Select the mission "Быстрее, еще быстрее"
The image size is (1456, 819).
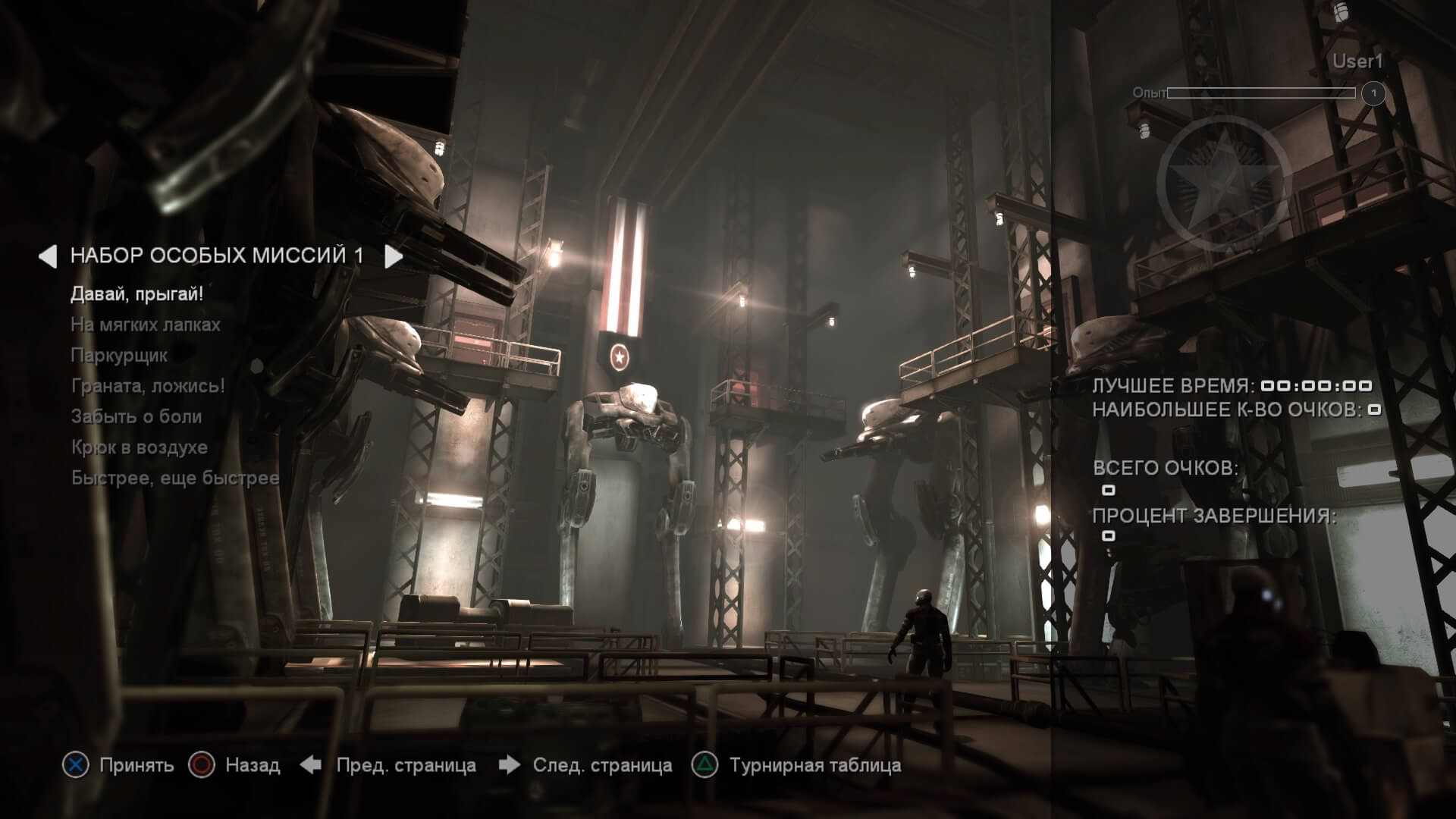[x=175, y=479]
